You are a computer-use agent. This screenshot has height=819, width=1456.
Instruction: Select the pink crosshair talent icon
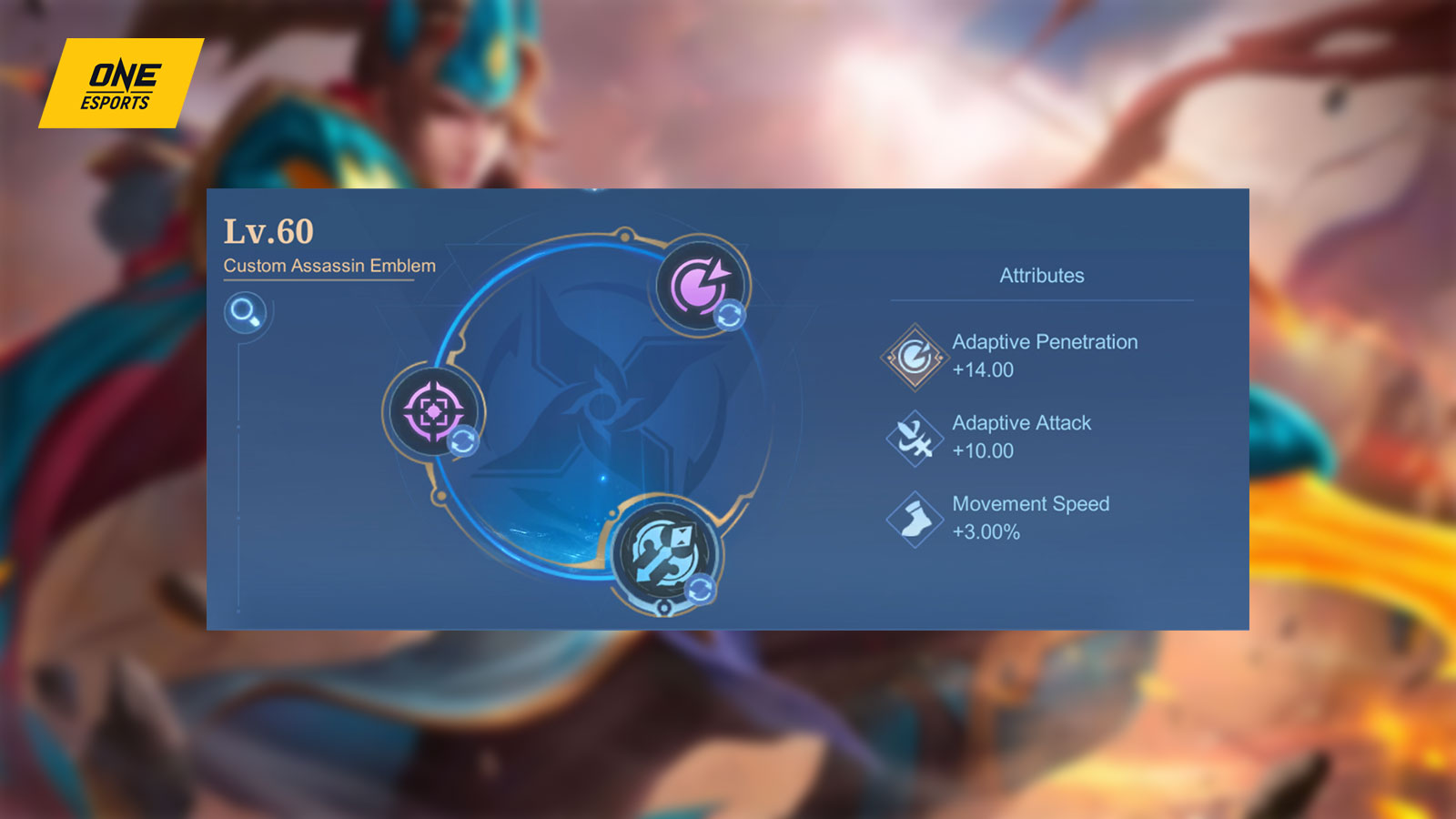point(435,412)
